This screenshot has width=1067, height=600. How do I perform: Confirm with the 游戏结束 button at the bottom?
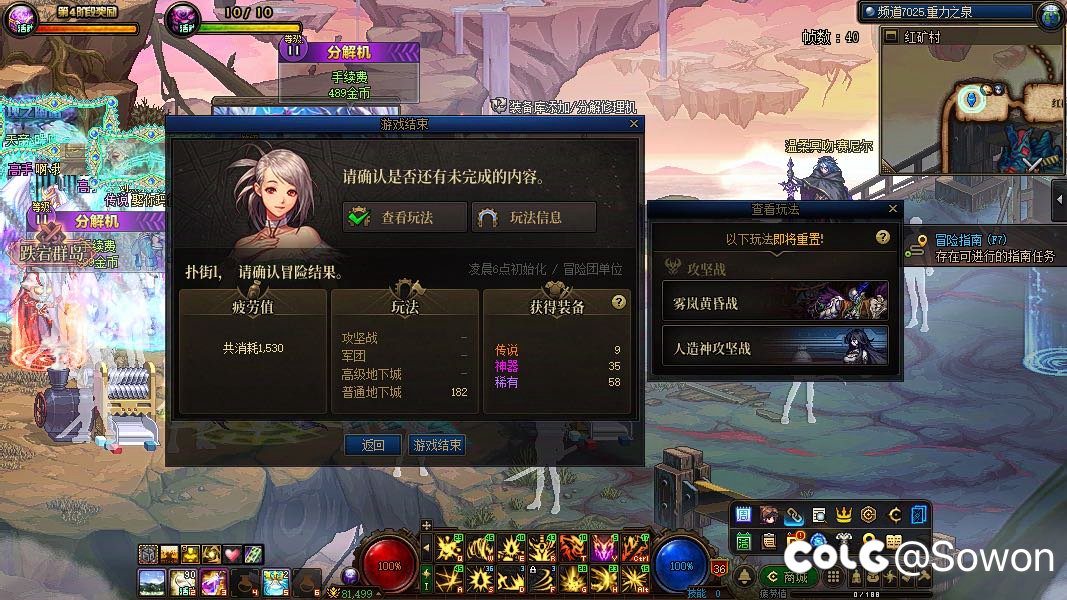pyautogui.click(x=438, y=445)
